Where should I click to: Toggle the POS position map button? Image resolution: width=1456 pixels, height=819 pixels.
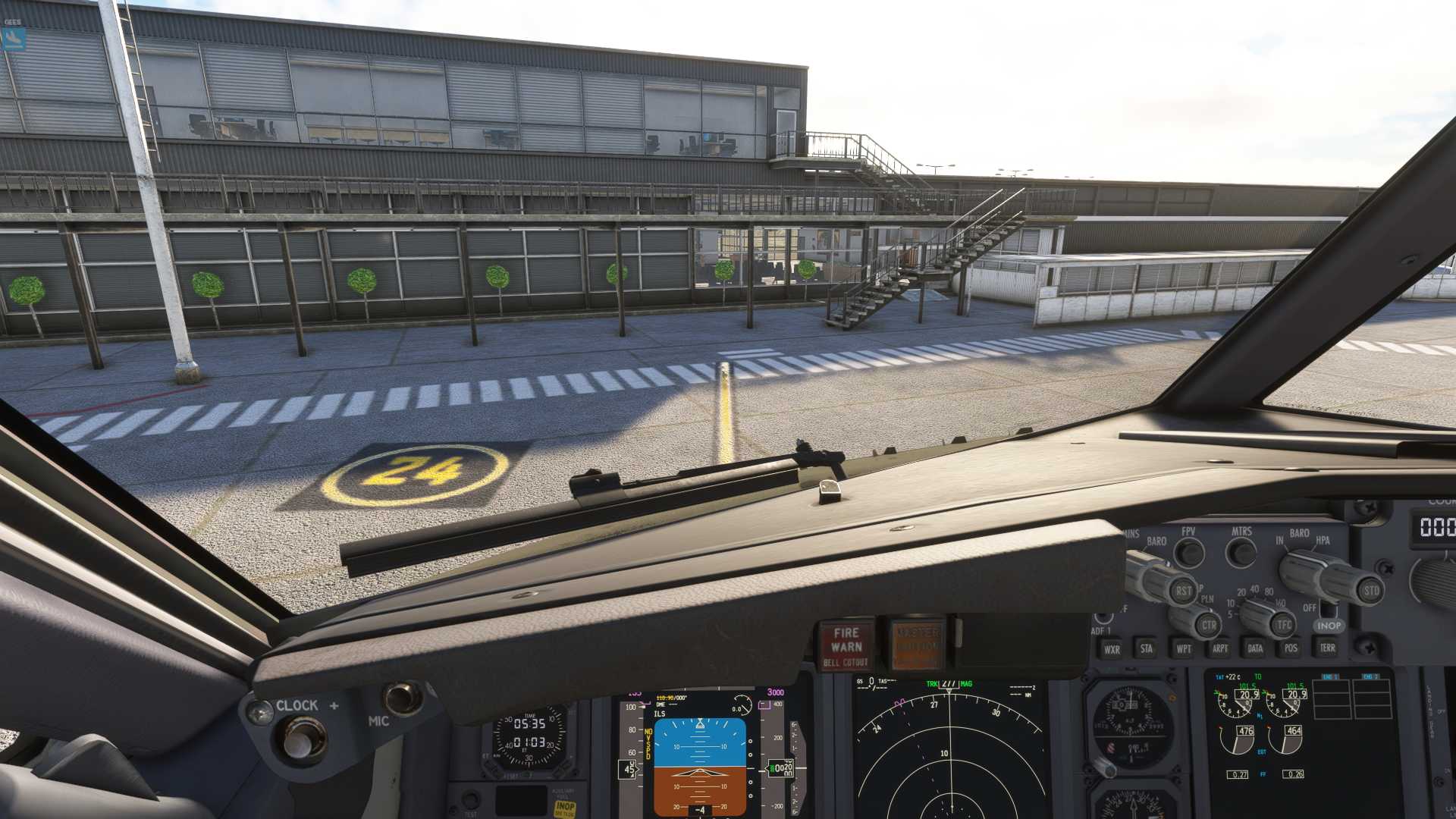pos(1291,648)
